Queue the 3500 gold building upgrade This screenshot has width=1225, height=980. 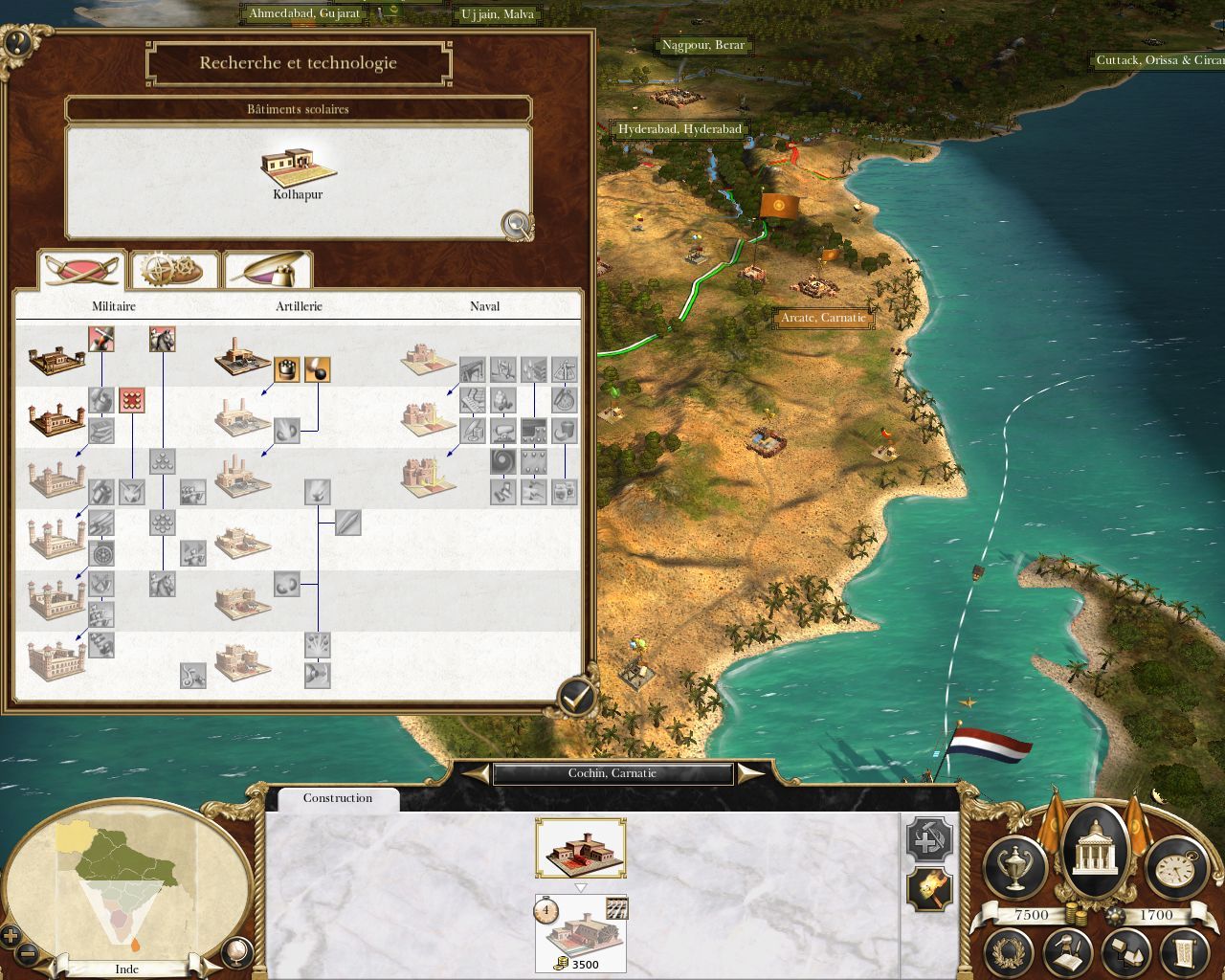point(580,933)
